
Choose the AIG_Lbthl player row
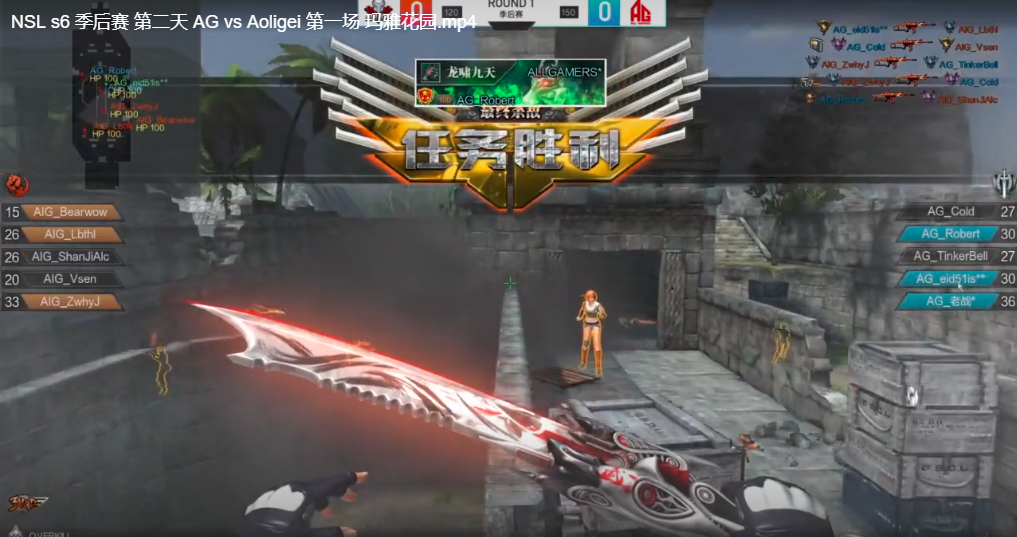coord(70,234)
